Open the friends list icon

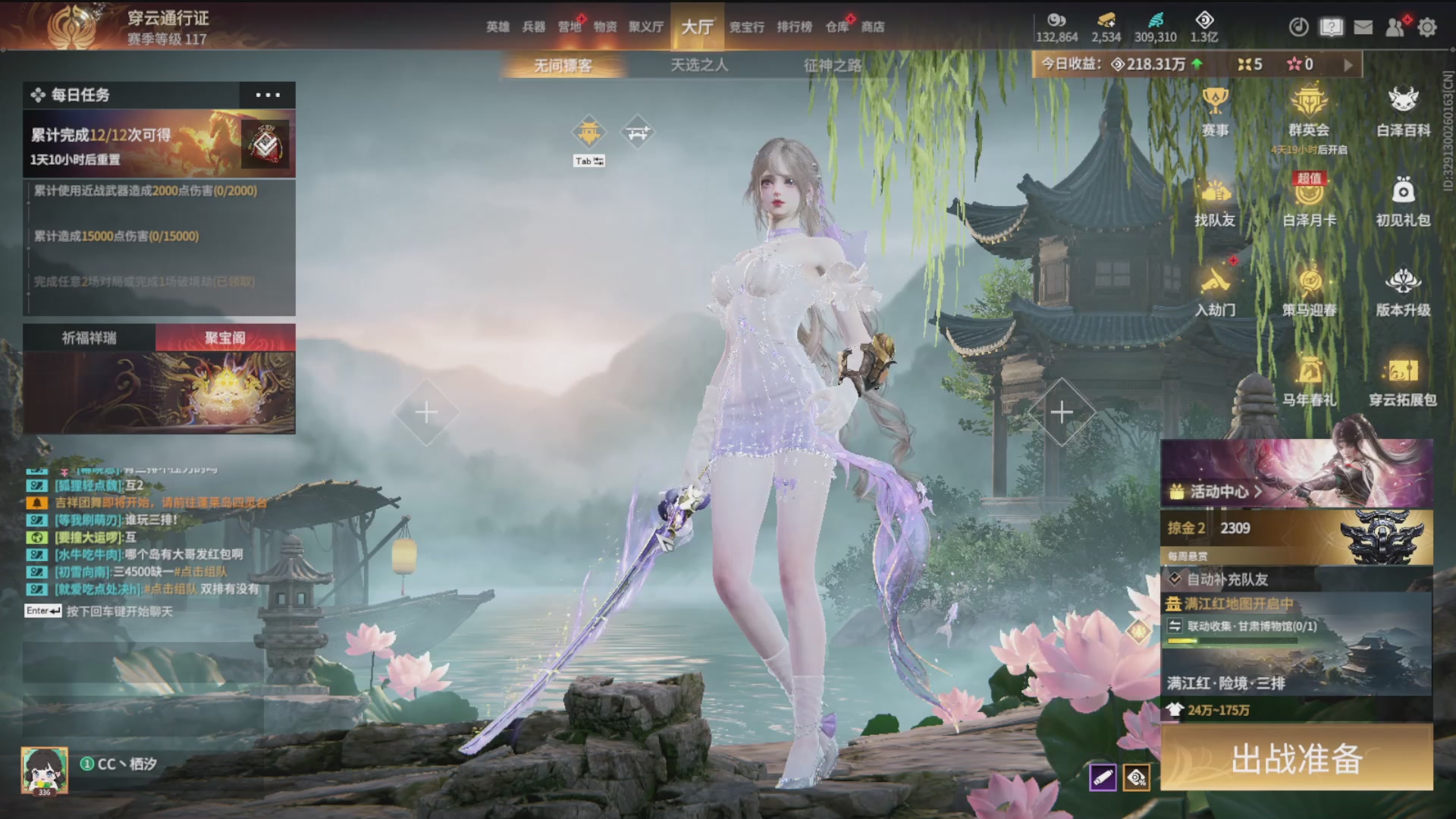point(1395,28)
